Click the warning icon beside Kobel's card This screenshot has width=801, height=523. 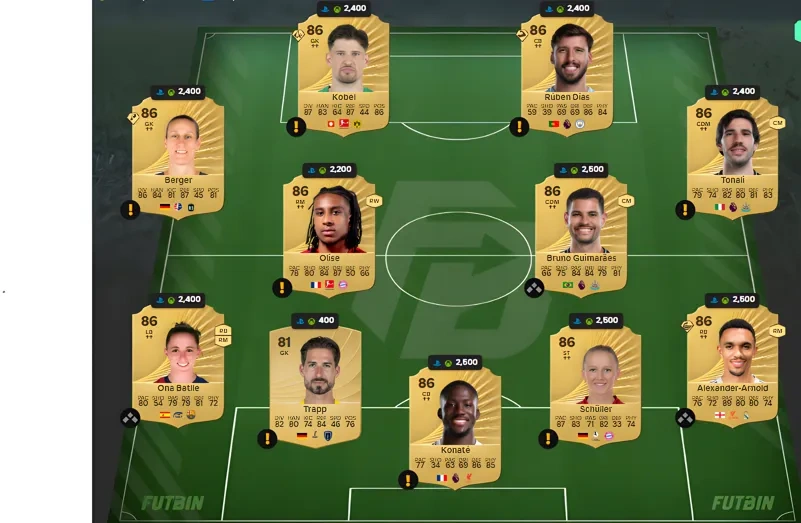[x=295, y=126]
